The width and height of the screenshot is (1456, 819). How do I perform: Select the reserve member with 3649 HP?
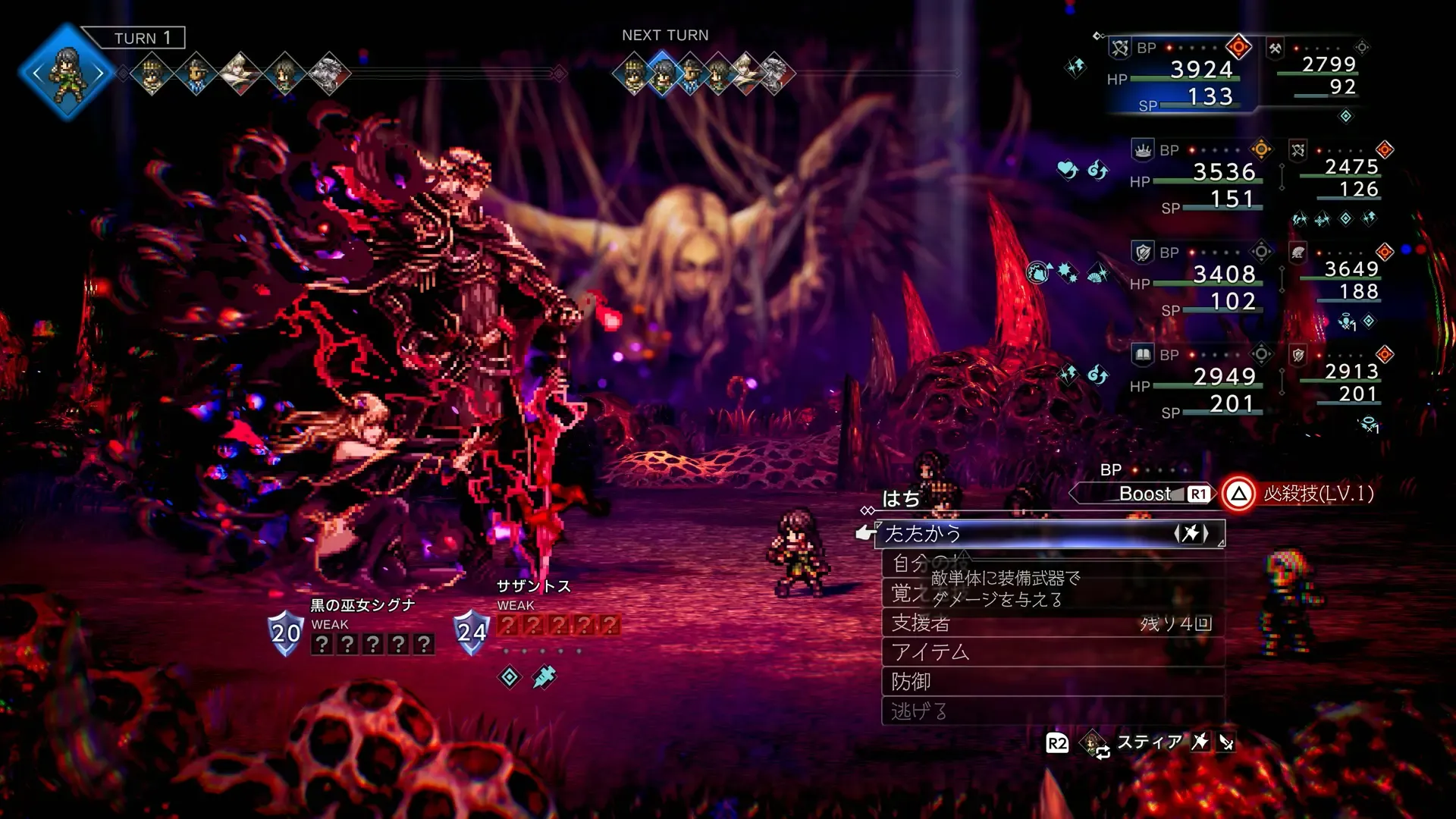coord(1351,270)
